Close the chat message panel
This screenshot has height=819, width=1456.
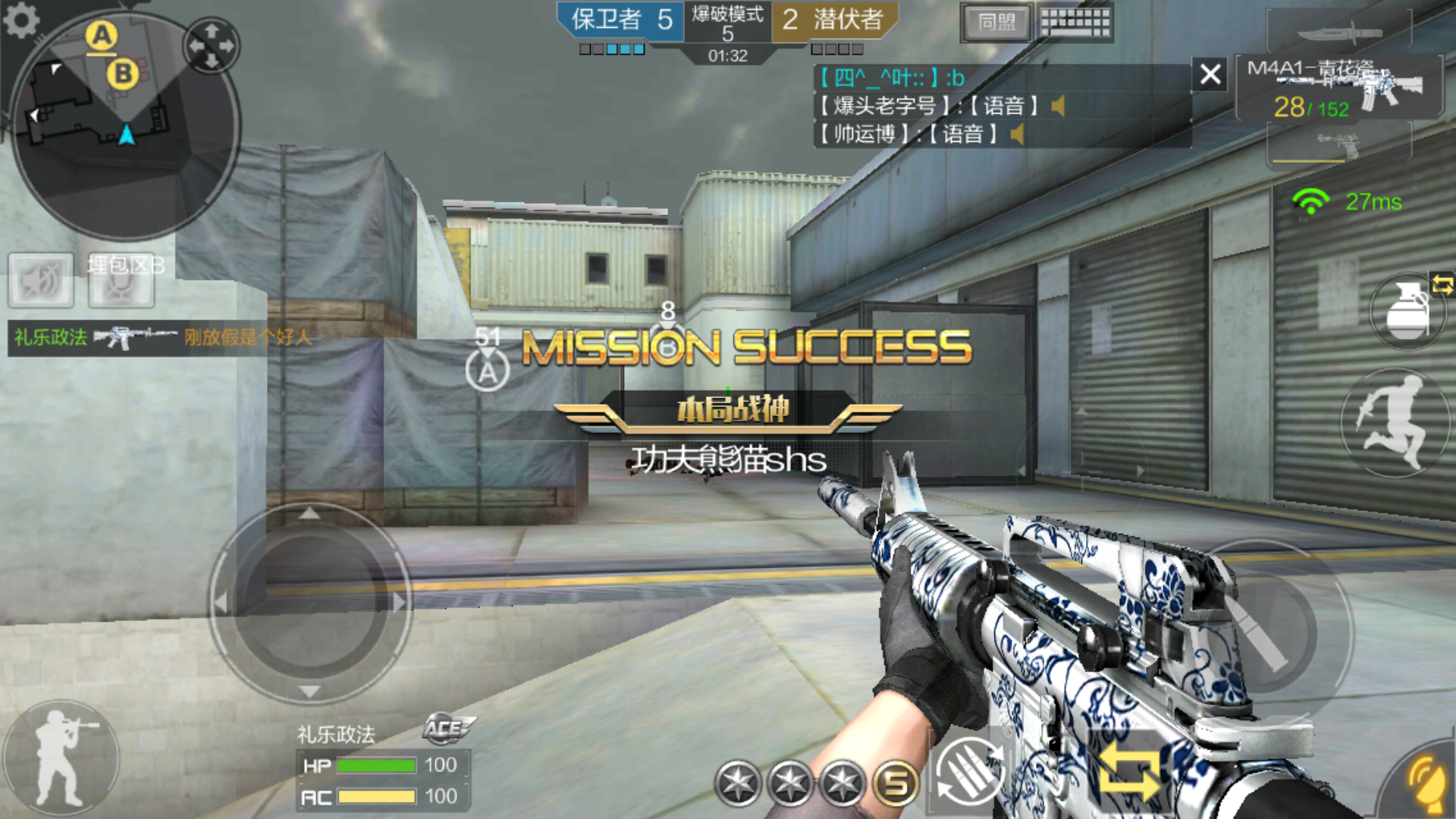pyautogui.click(x=1210, y=74)
